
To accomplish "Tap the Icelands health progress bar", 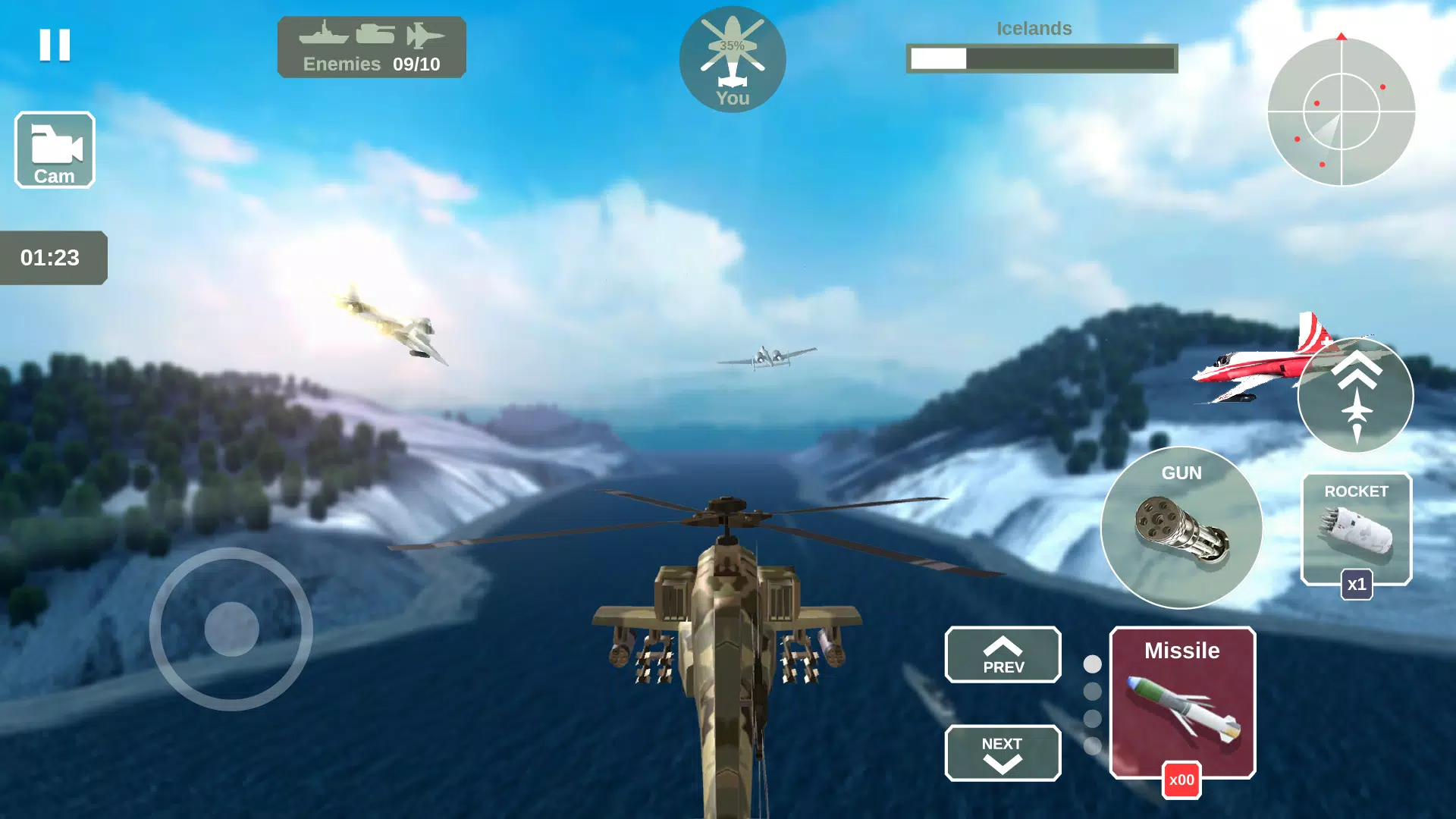I will pyautogui.click(x=1041, y=58).
